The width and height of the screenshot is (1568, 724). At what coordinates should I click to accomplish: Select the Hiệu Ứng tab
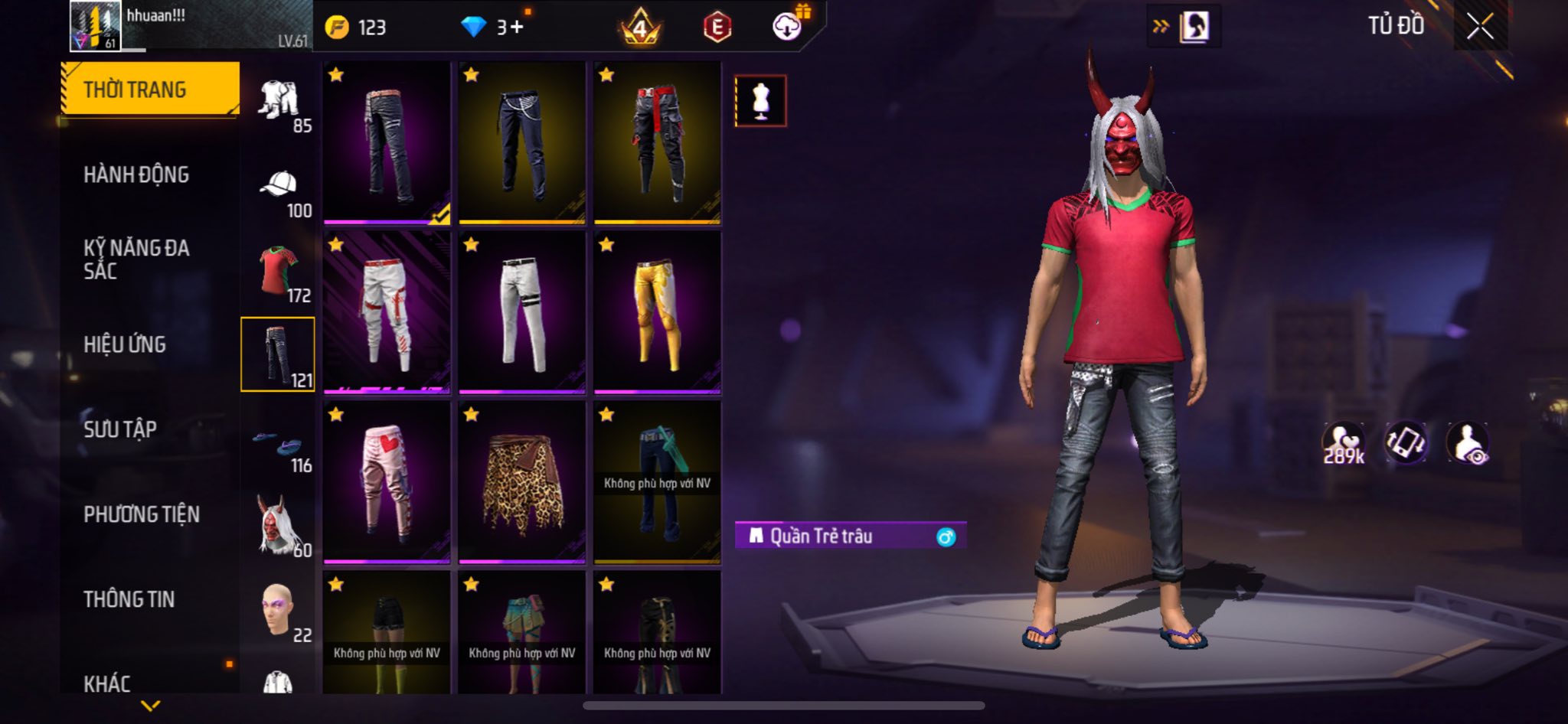125,345
